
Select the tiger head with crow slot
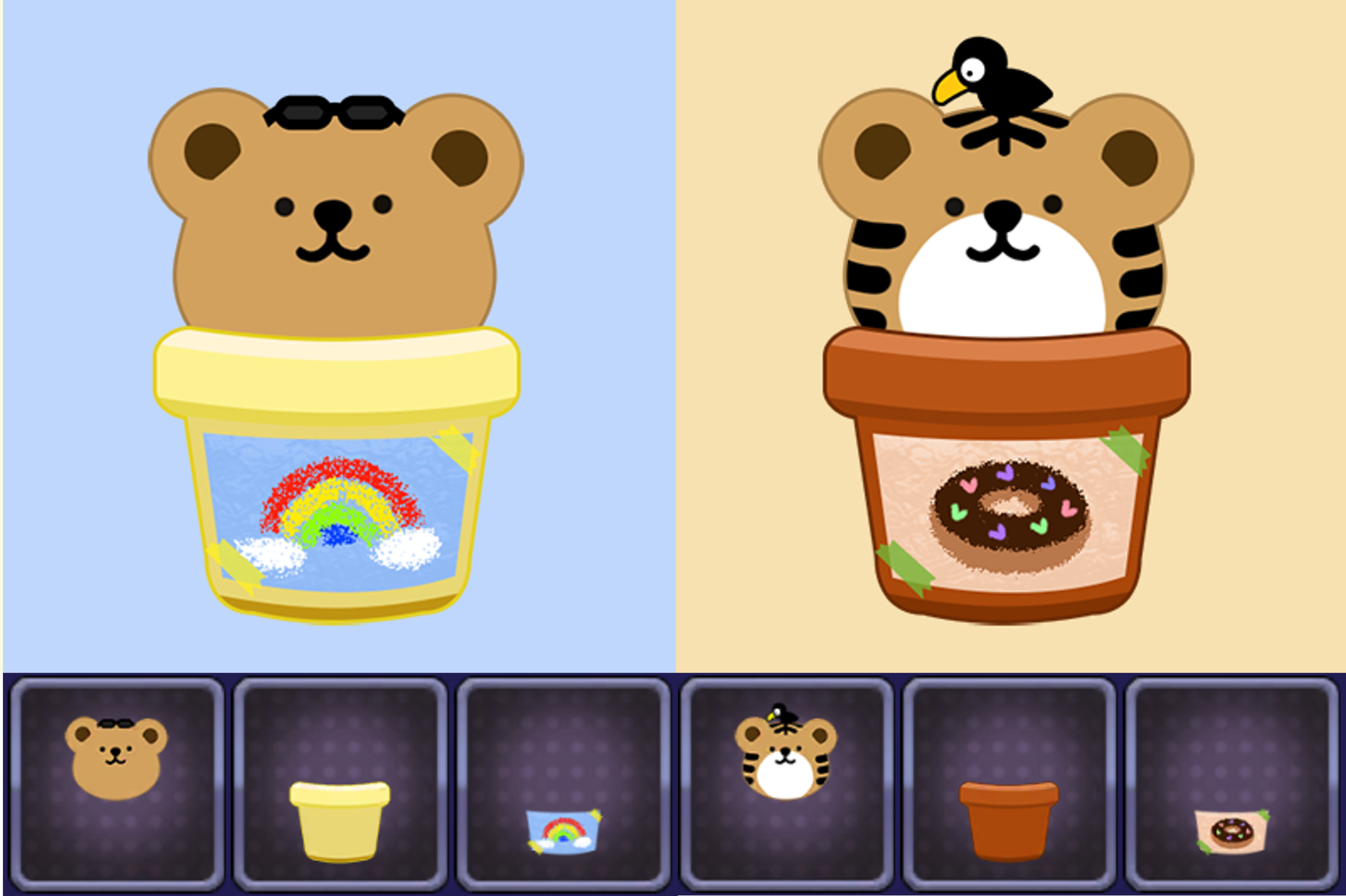coord(787,784)
